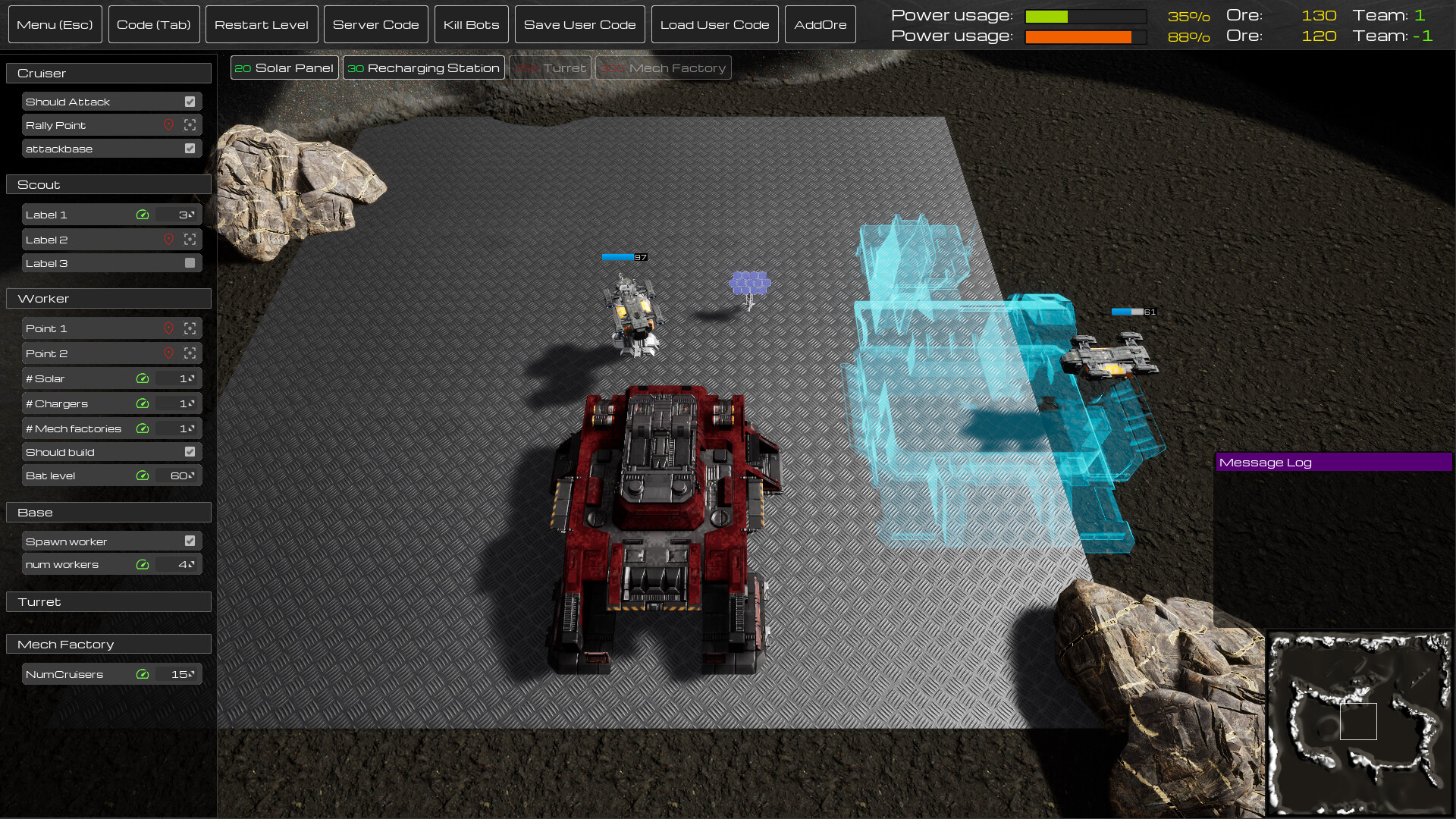Open the Menu (Esc)

tap(55, 24)
